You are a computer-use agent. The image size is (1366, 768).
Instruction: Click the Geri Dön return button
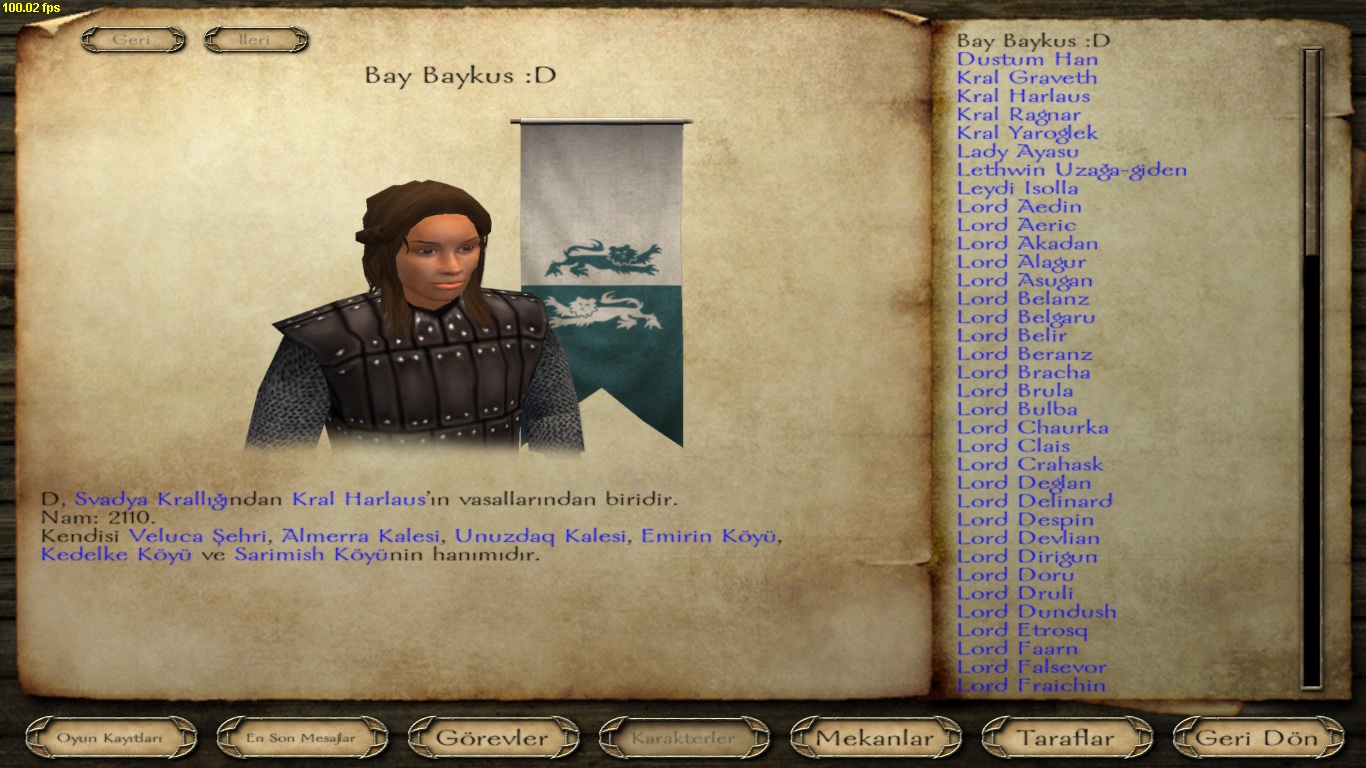[x=1257, y=739]
